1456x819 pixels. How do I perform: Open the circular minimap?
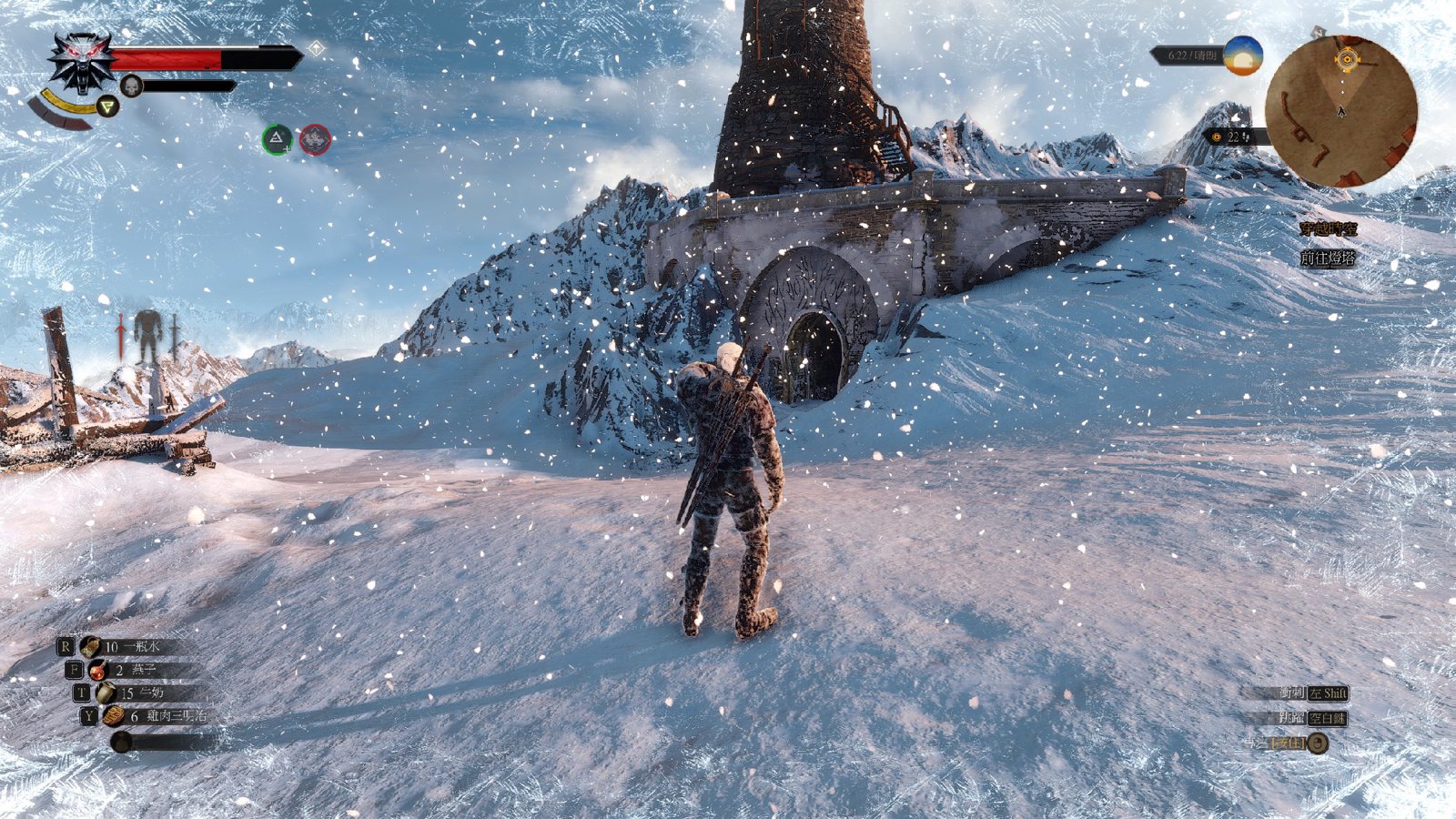pos(1340,110)
